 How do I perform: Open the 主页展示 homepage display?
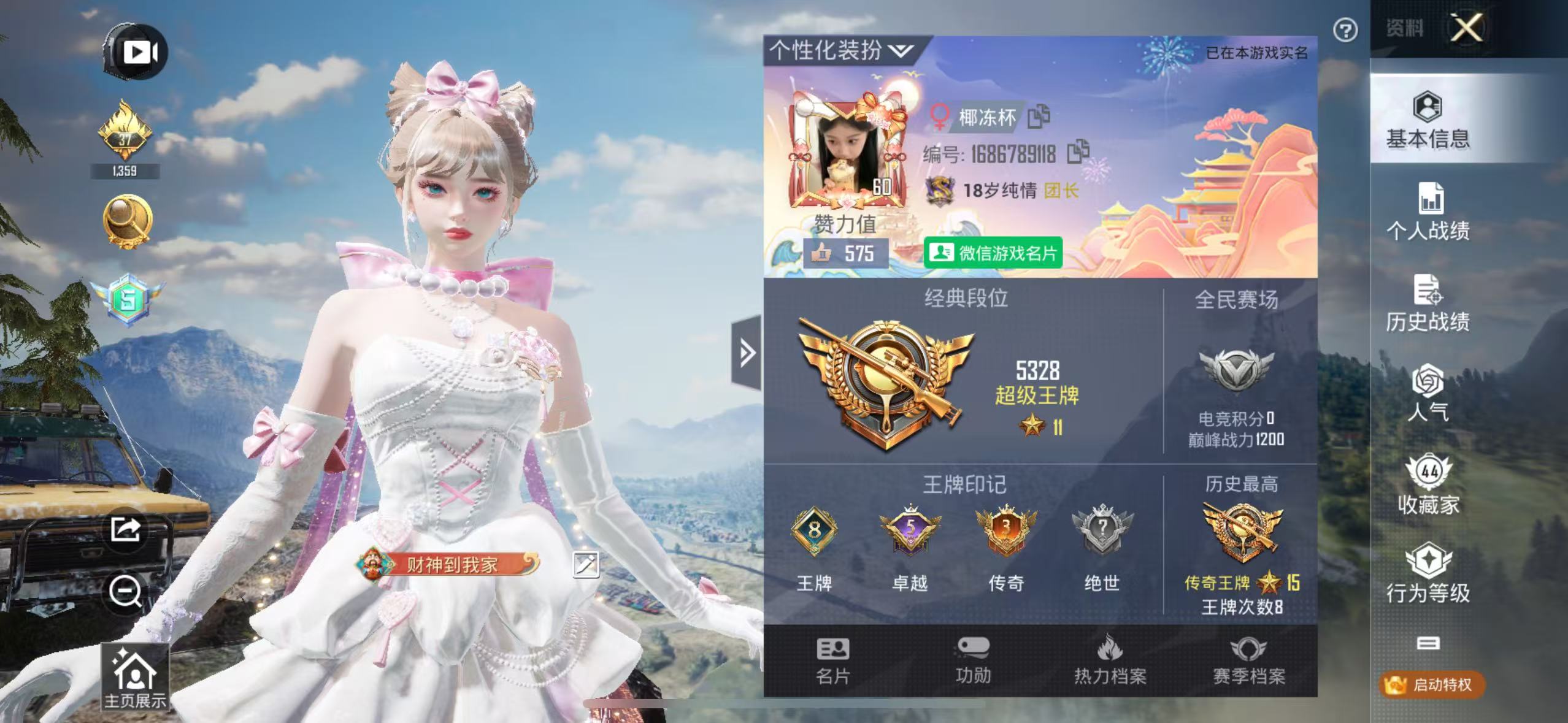pyautogui.click(x=135, y=678)
